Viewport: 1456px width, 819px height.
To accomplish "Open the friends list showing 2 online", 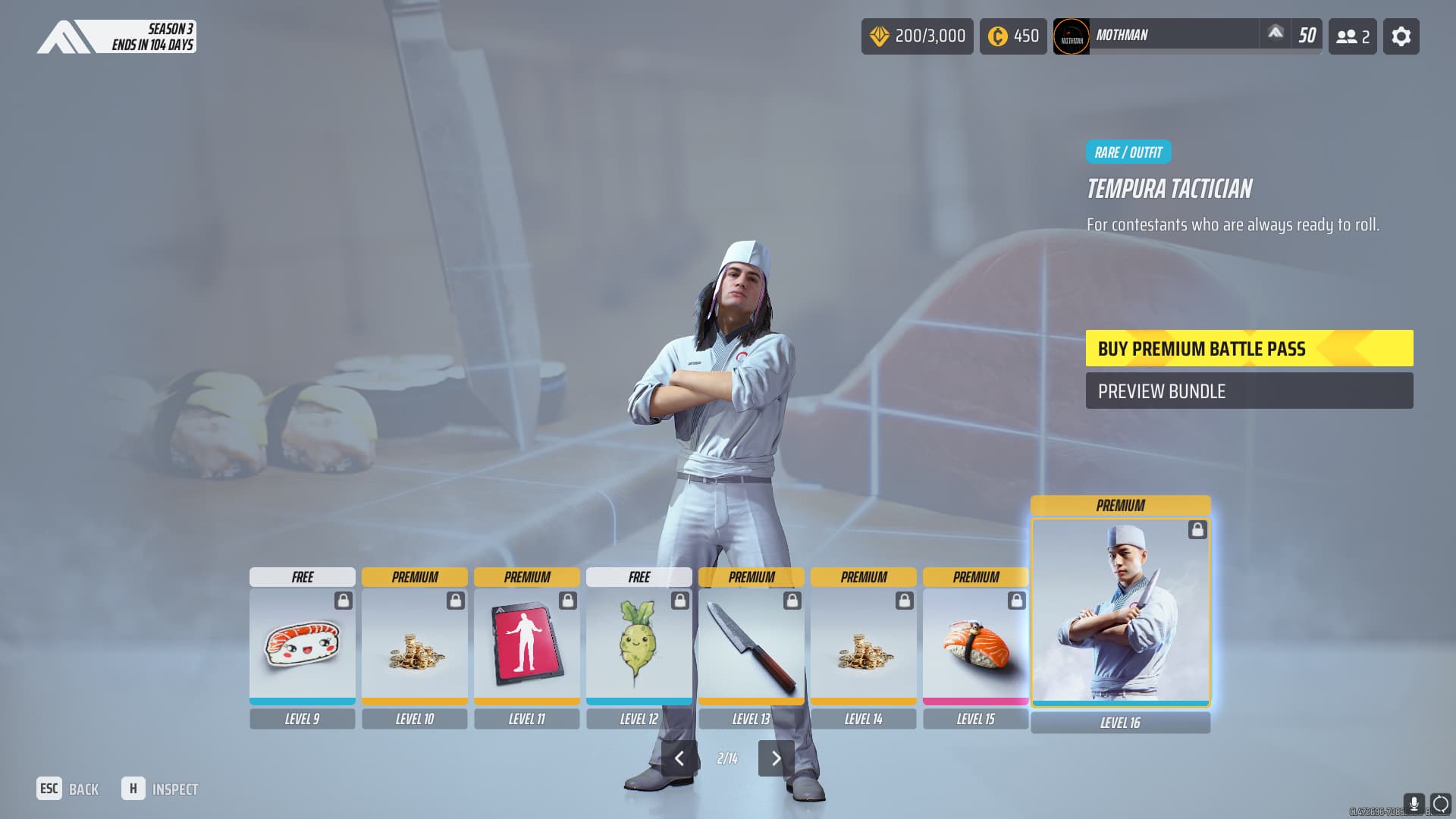I will pyautogui.click(x=1352, y=36).
